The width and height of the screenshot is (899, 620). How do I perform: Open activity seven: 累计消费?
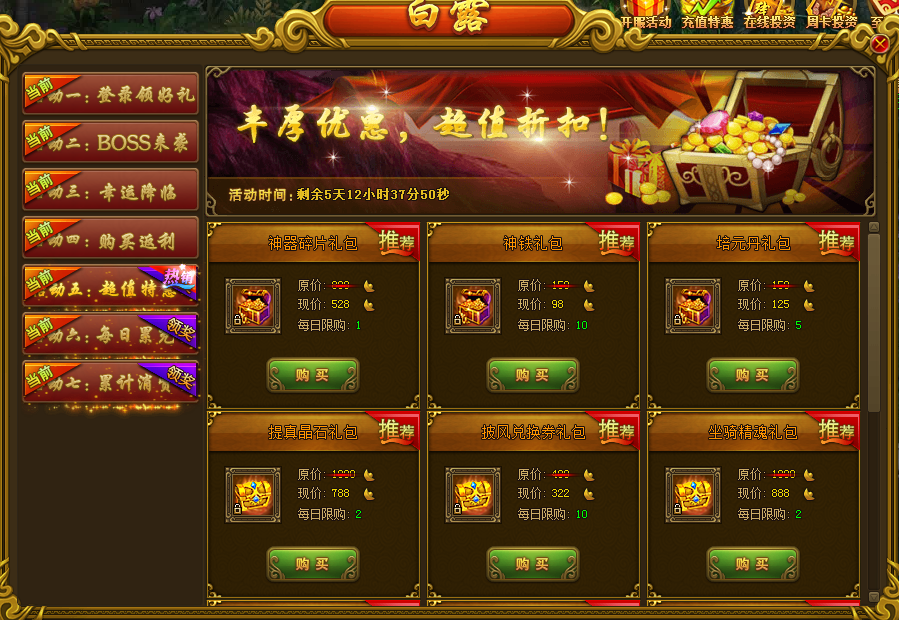point(111,381)
